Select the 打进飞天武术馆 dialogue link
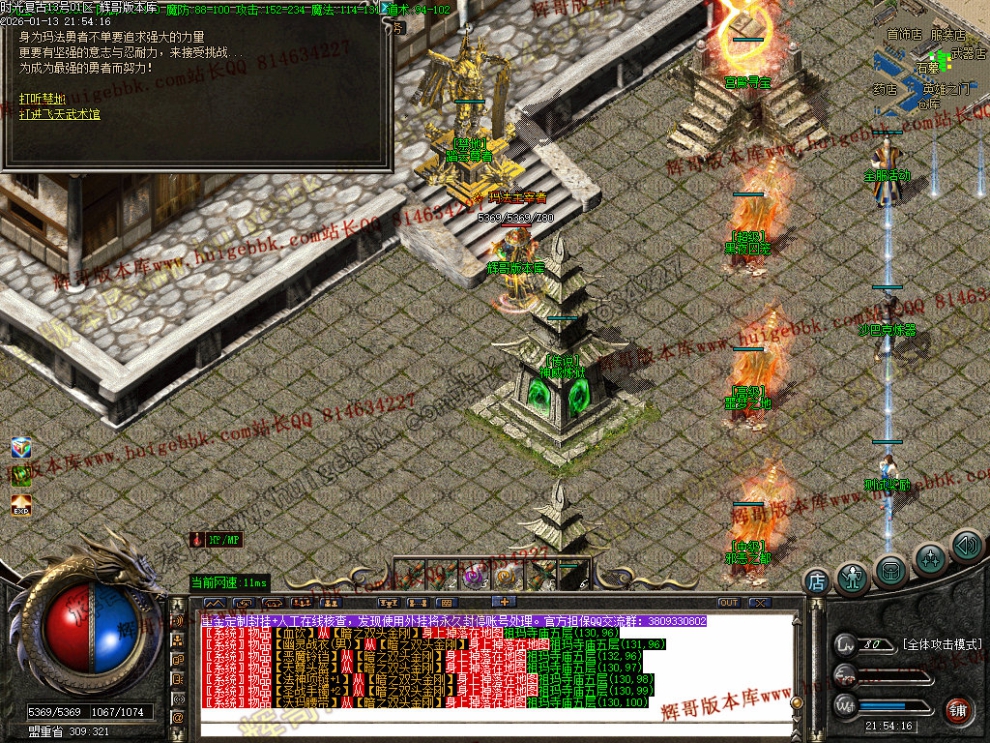Viewport: 990px width, 743px height. 60,114
